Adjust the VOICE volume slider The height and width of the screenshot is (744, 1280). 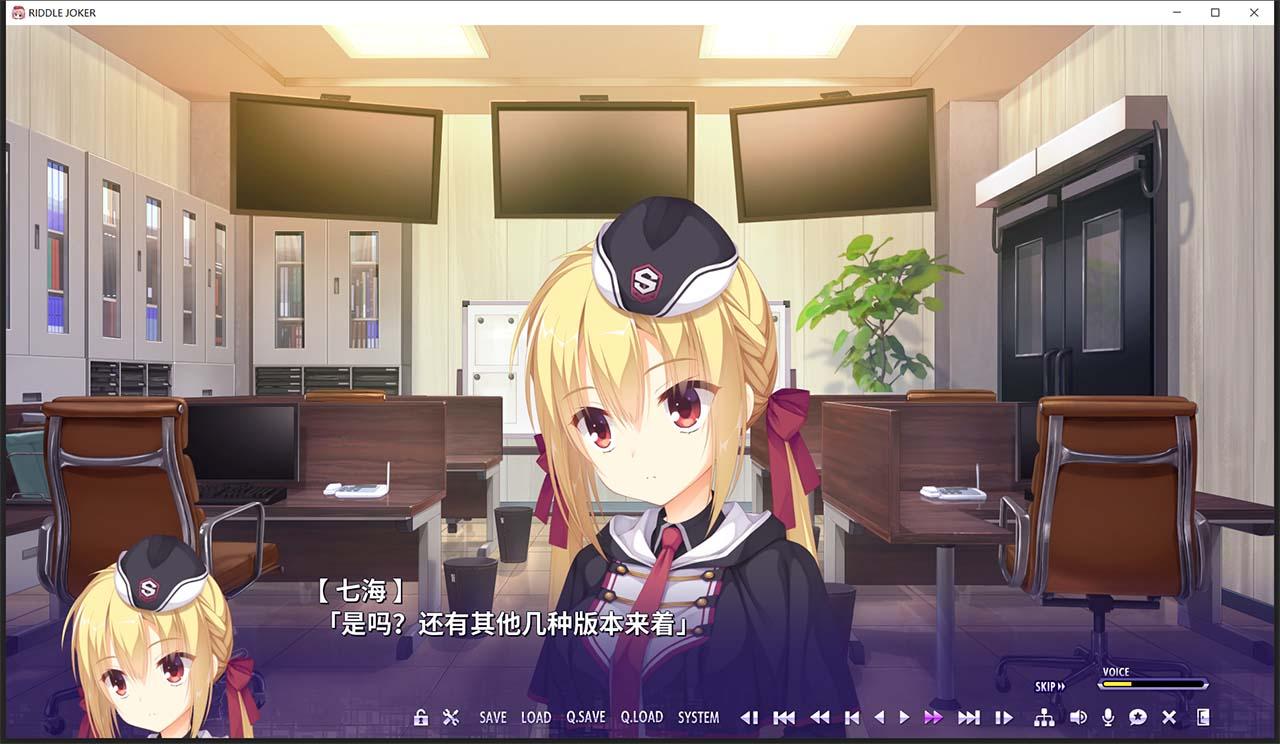(1150, 682)
